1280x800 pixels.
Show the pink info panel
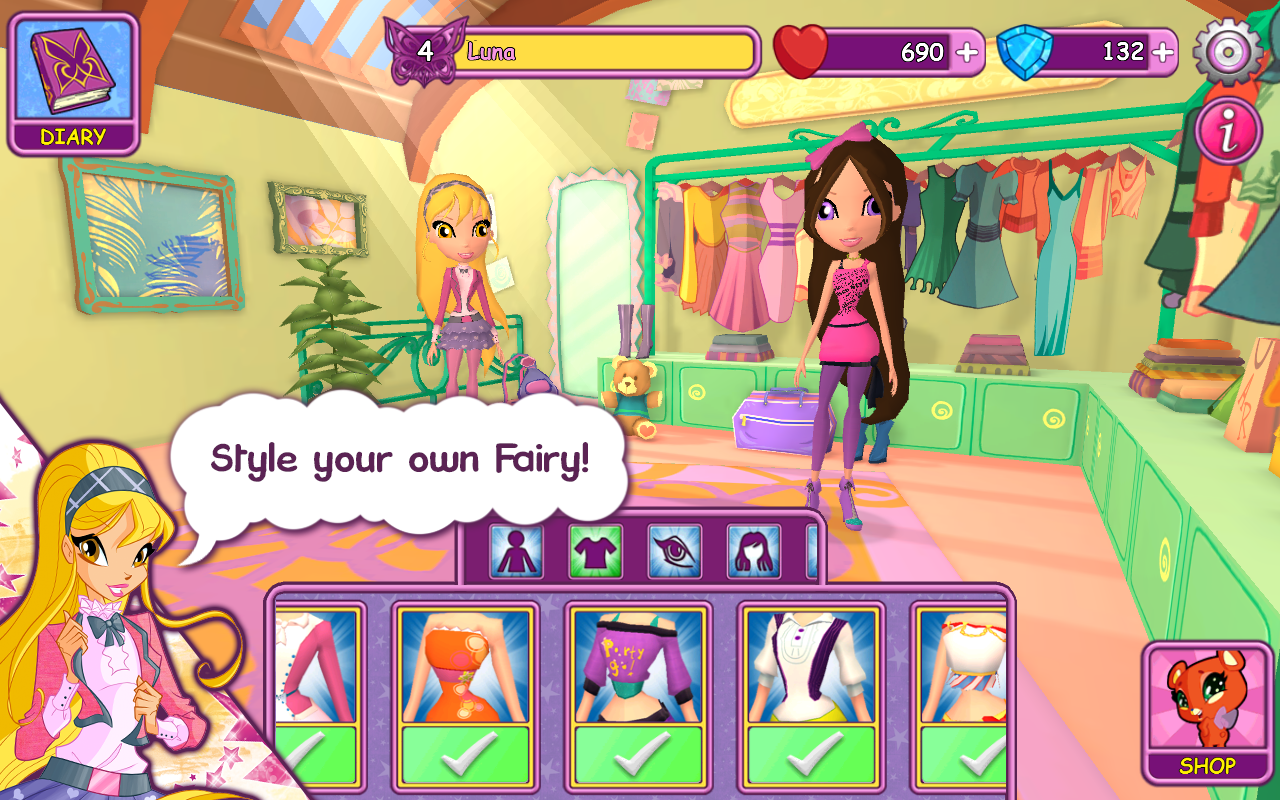pos(1227,131)
